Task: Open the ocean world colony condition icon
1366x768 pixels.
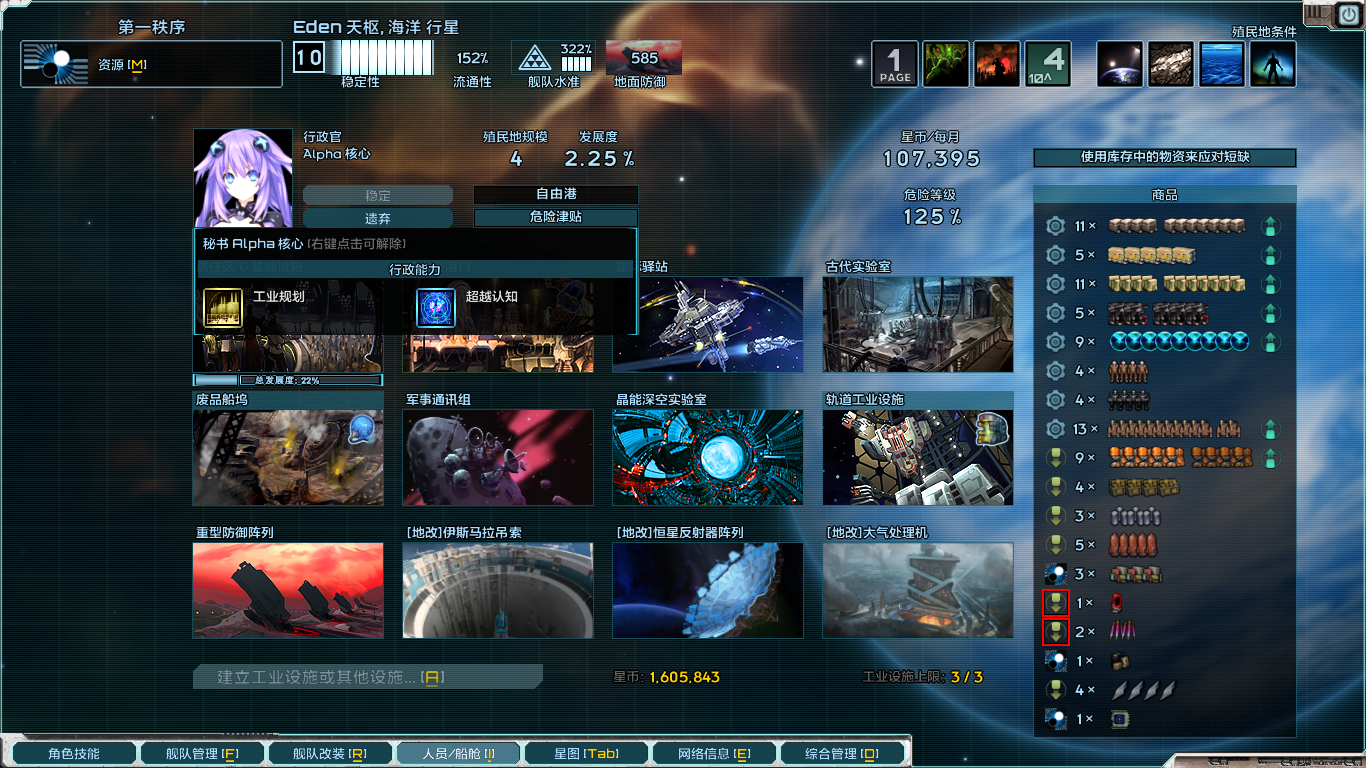Action: [x=1221, y=63]
